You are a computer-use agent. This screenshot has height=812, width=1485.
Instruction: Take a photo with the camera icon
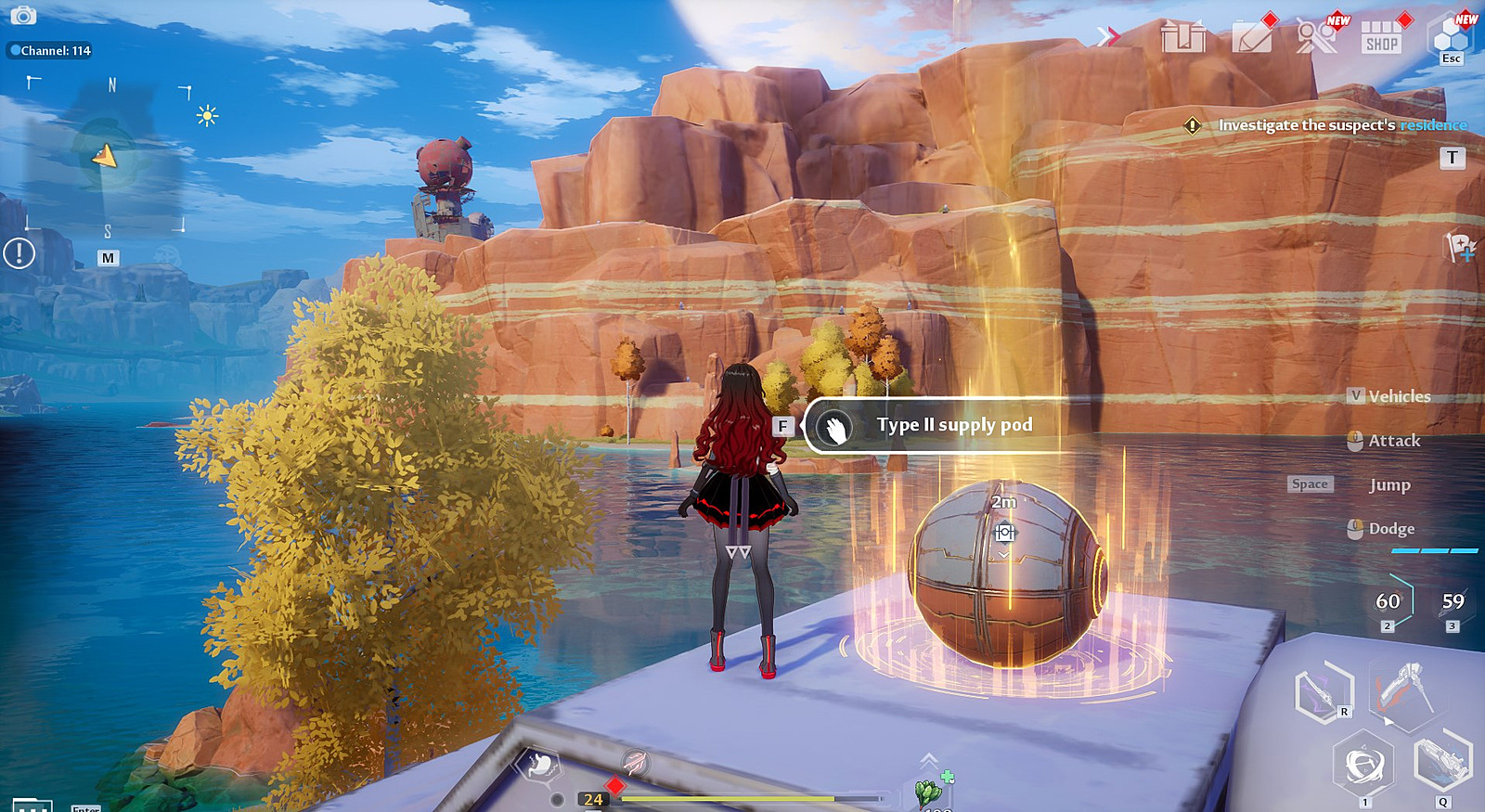click(x=22, y=16)
